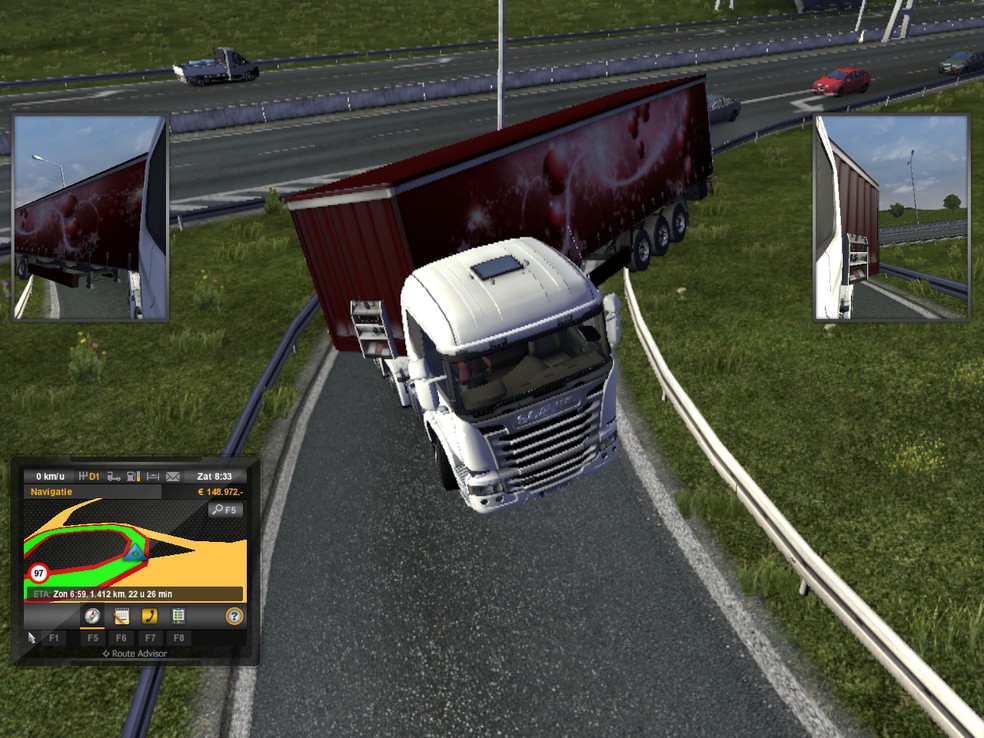Open the compass navigation tab
The image size is (984, 738).
pyautogui.click(x=93, y=616)
